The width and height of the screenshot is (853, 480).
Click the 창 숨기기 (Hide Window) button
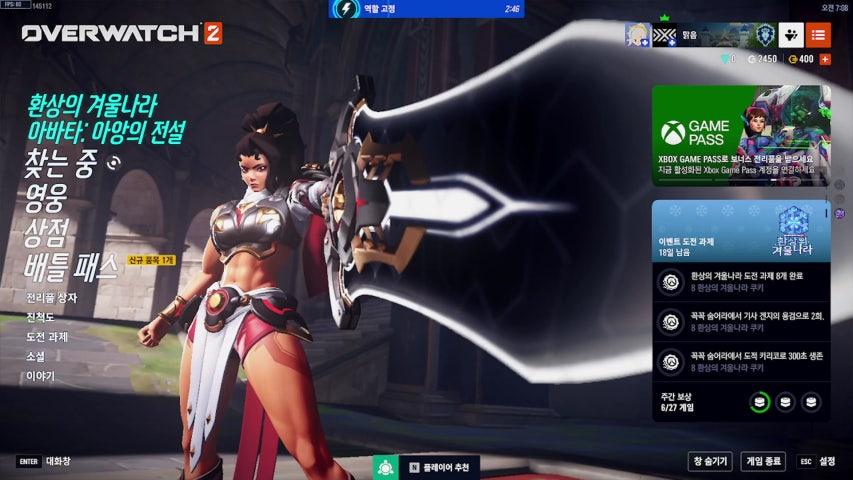pyautogui.click(x=710, y=461)
